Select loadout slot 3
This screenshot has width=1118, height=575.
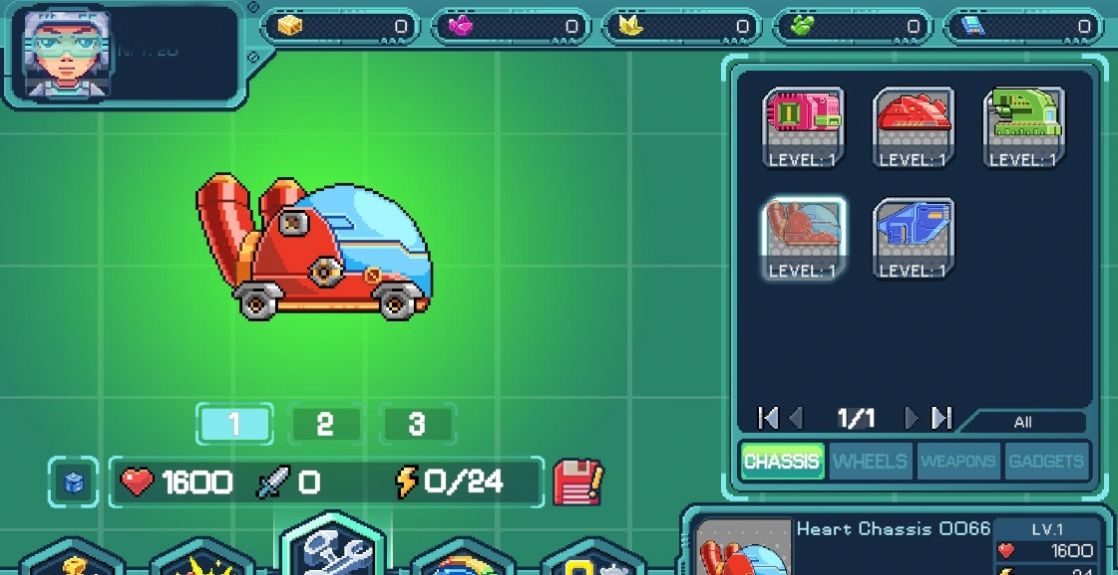click(417, 424)
